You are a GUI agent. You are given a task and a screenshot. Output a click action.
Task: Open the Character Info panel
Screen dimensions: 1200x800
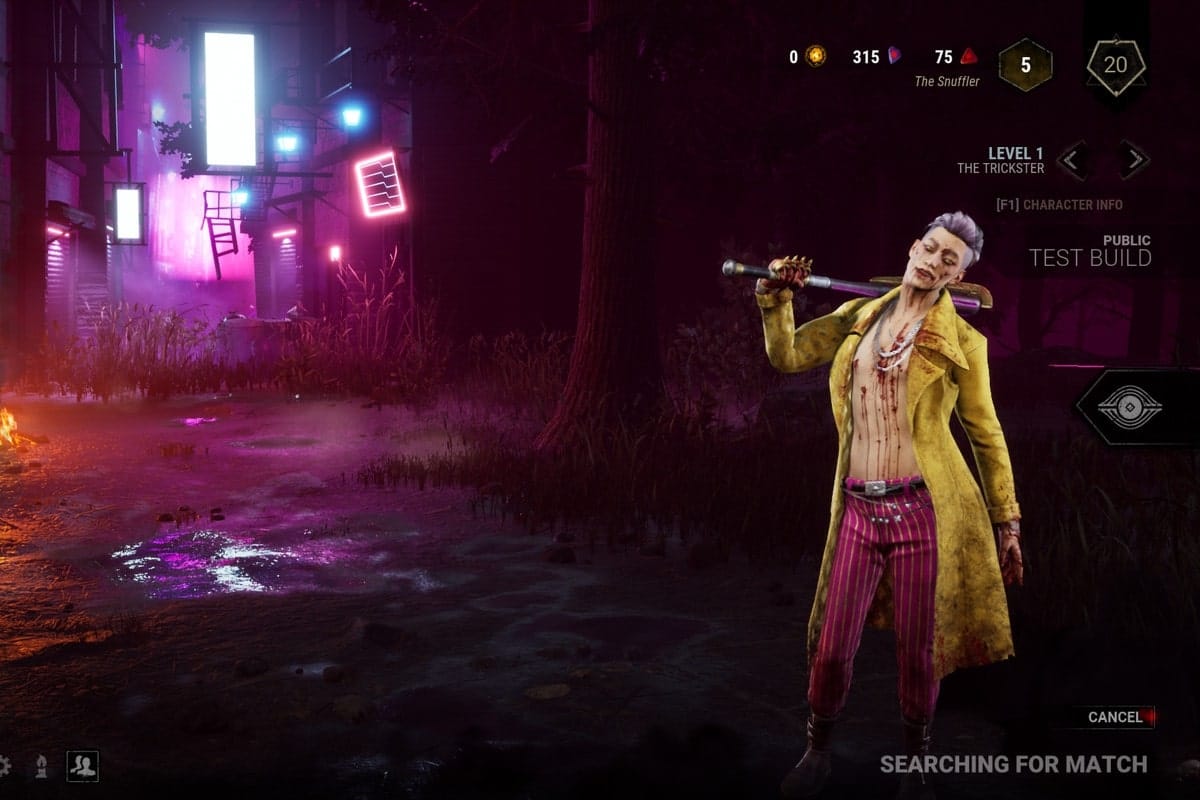1059,205
